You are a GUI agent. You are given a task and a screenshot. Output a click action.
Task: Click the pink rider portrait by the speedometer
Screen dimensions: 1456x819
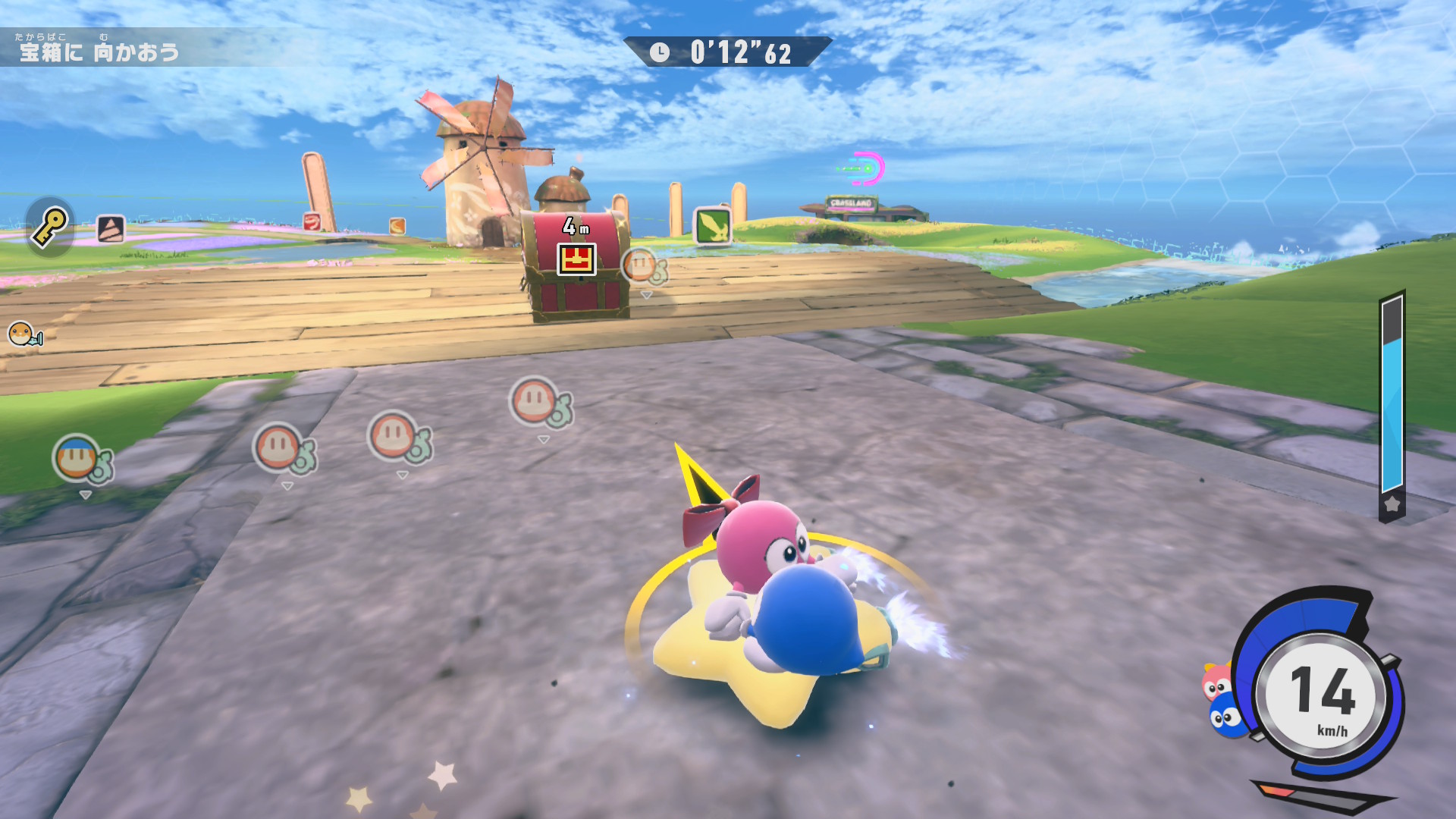click(x=1216, y=682)
